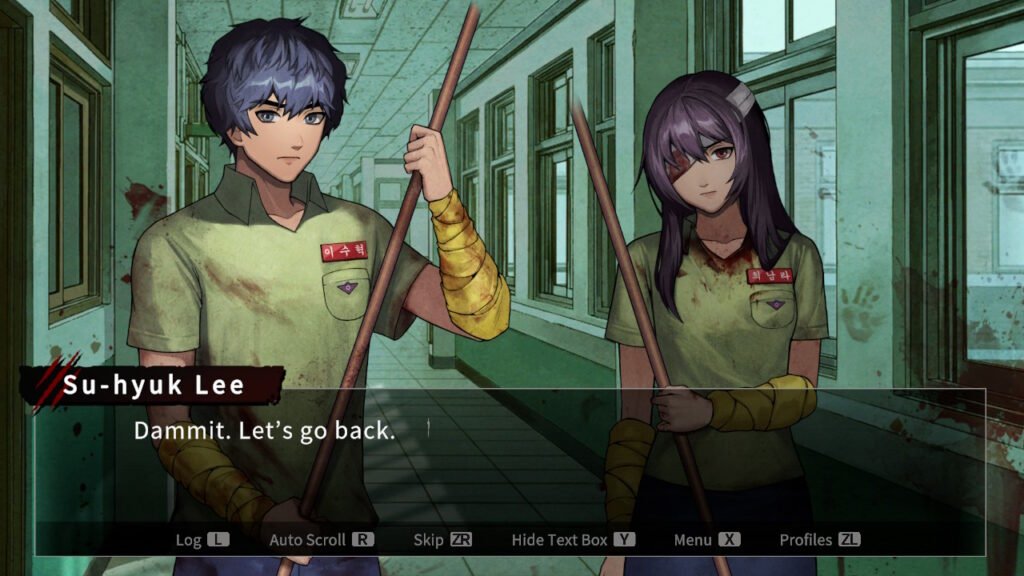Viewport: 1024px width, 576px height.
Task: Open the dialogue Log
Action: pos(202,540)
